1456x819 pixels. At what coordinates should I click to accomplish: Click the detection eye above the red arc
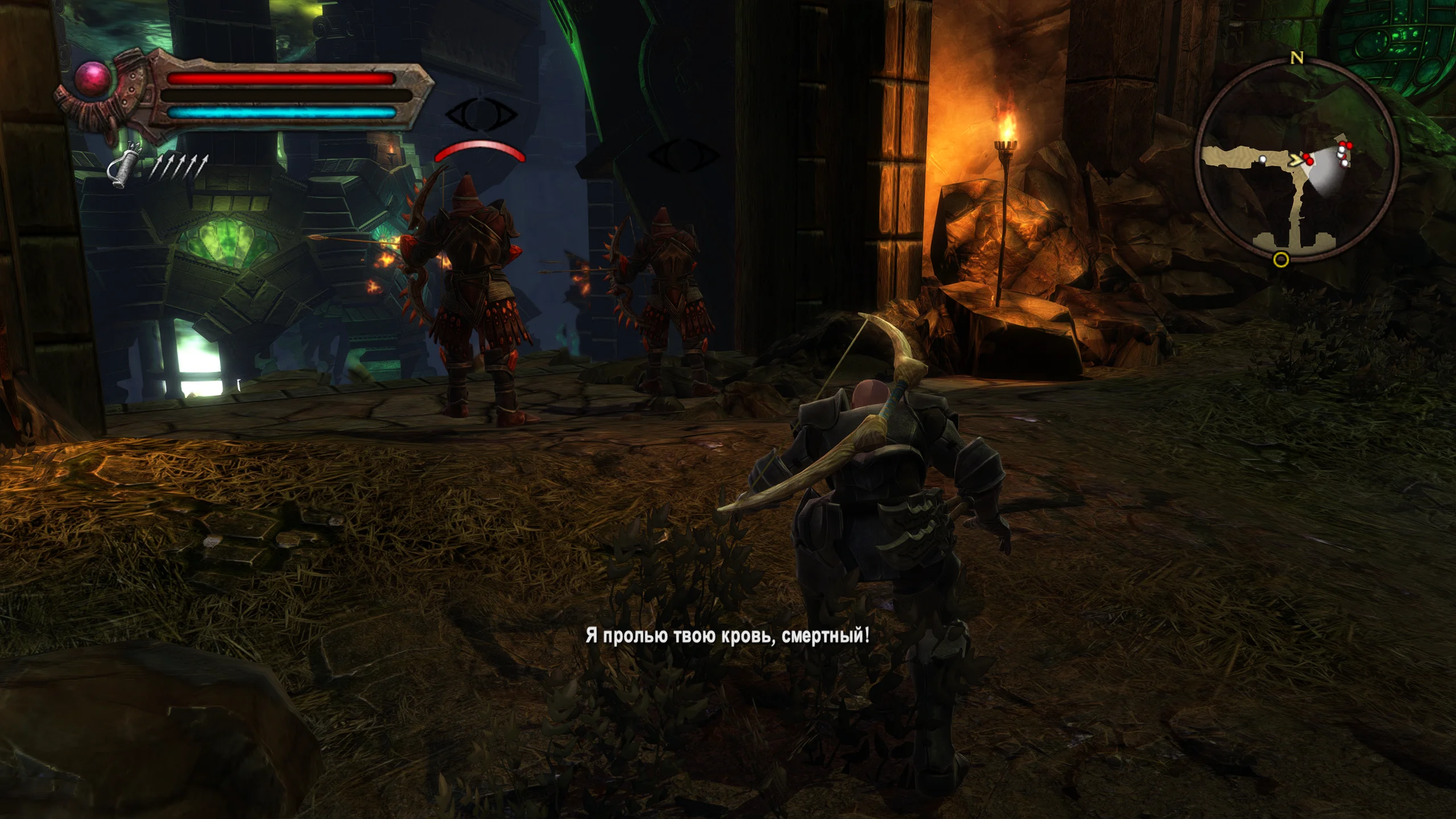point(481,115)
